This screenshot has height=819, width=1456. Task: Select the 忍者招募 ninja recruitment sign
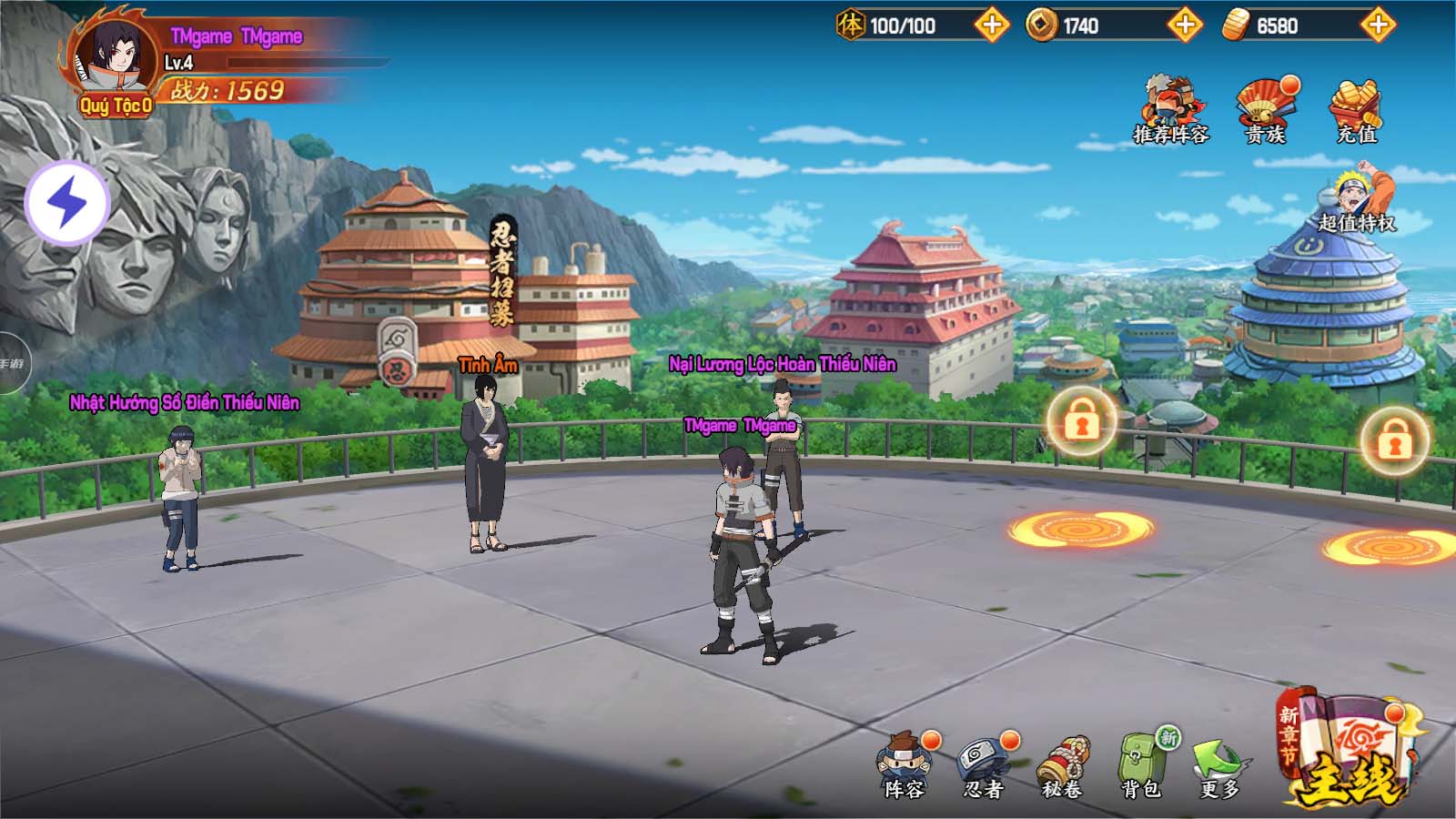click(502, 271)
